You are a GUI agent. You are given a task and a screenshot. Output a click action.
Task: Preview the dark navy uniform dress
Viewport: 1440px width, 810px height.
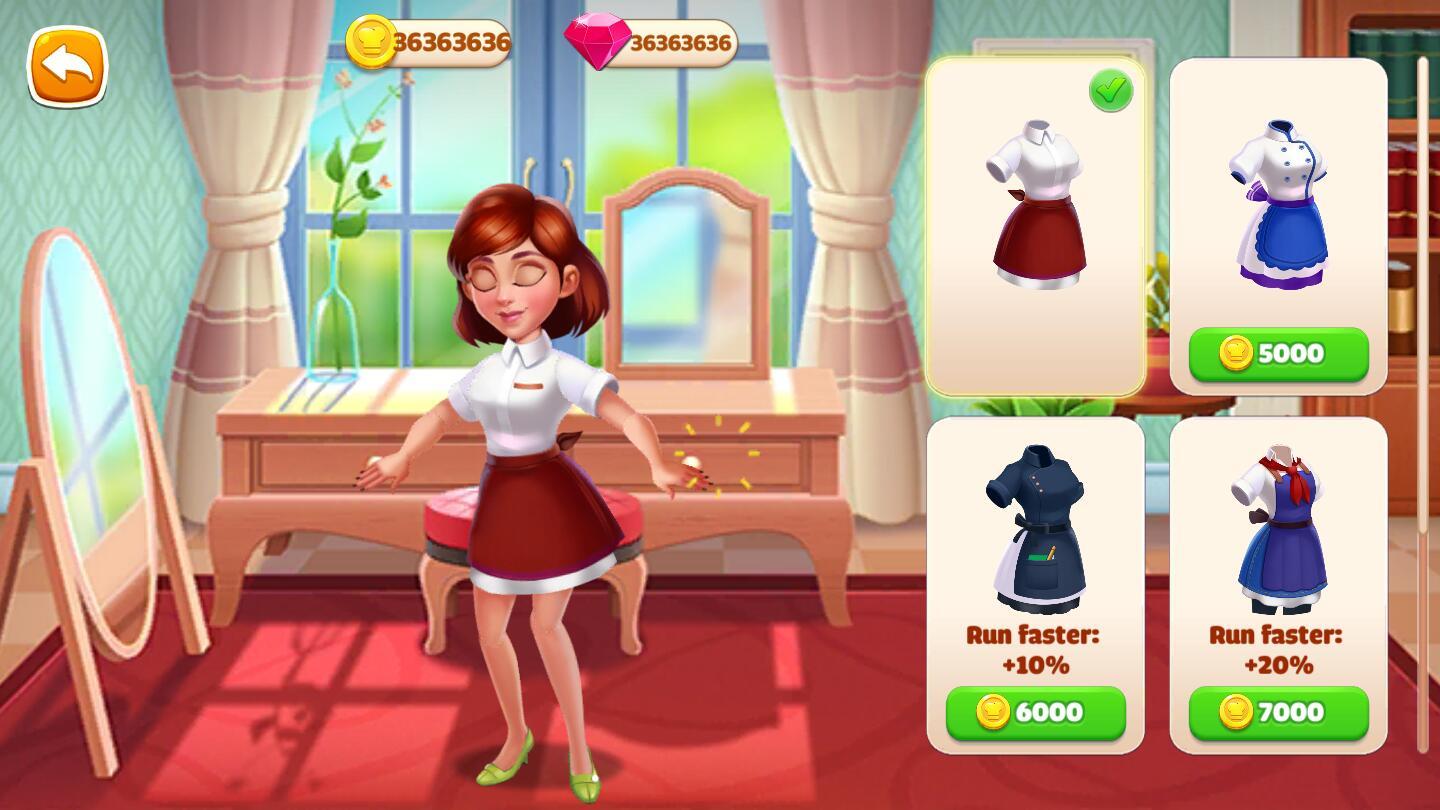pyautogui.click(x=1036, y=529)
